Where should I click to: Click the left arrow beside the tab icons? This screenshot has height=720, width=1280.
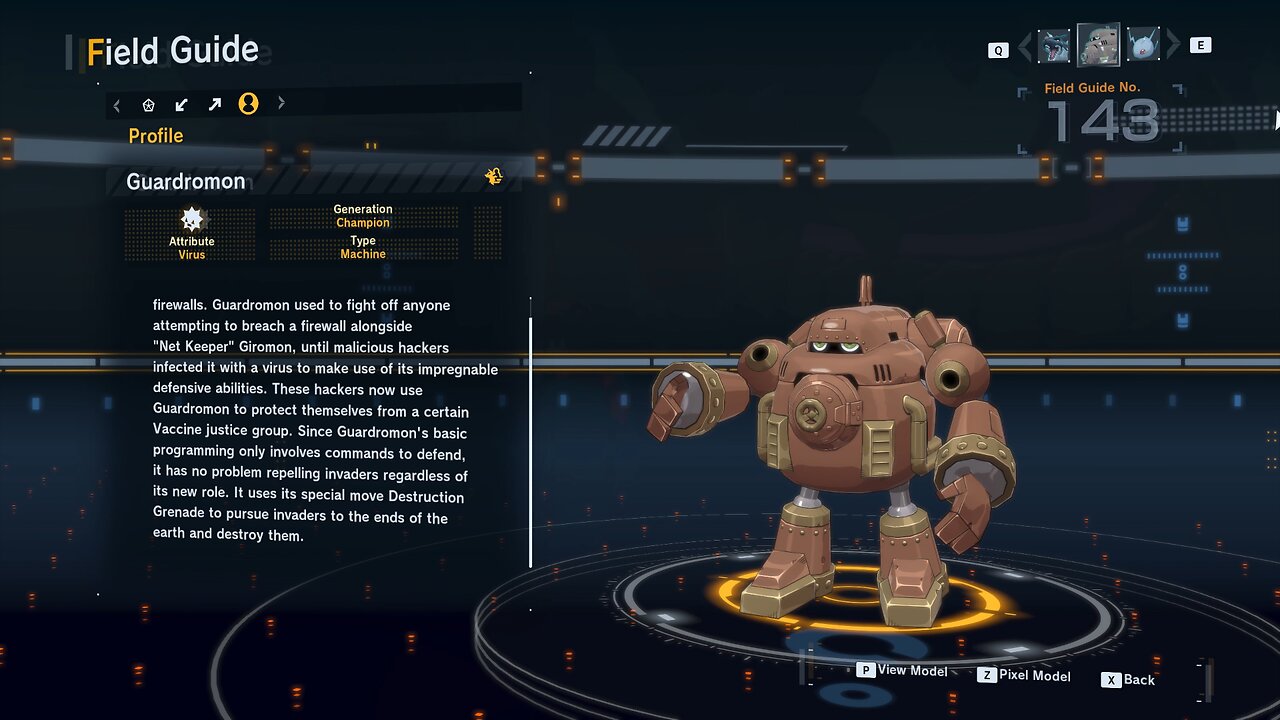(x=117, y=104)
